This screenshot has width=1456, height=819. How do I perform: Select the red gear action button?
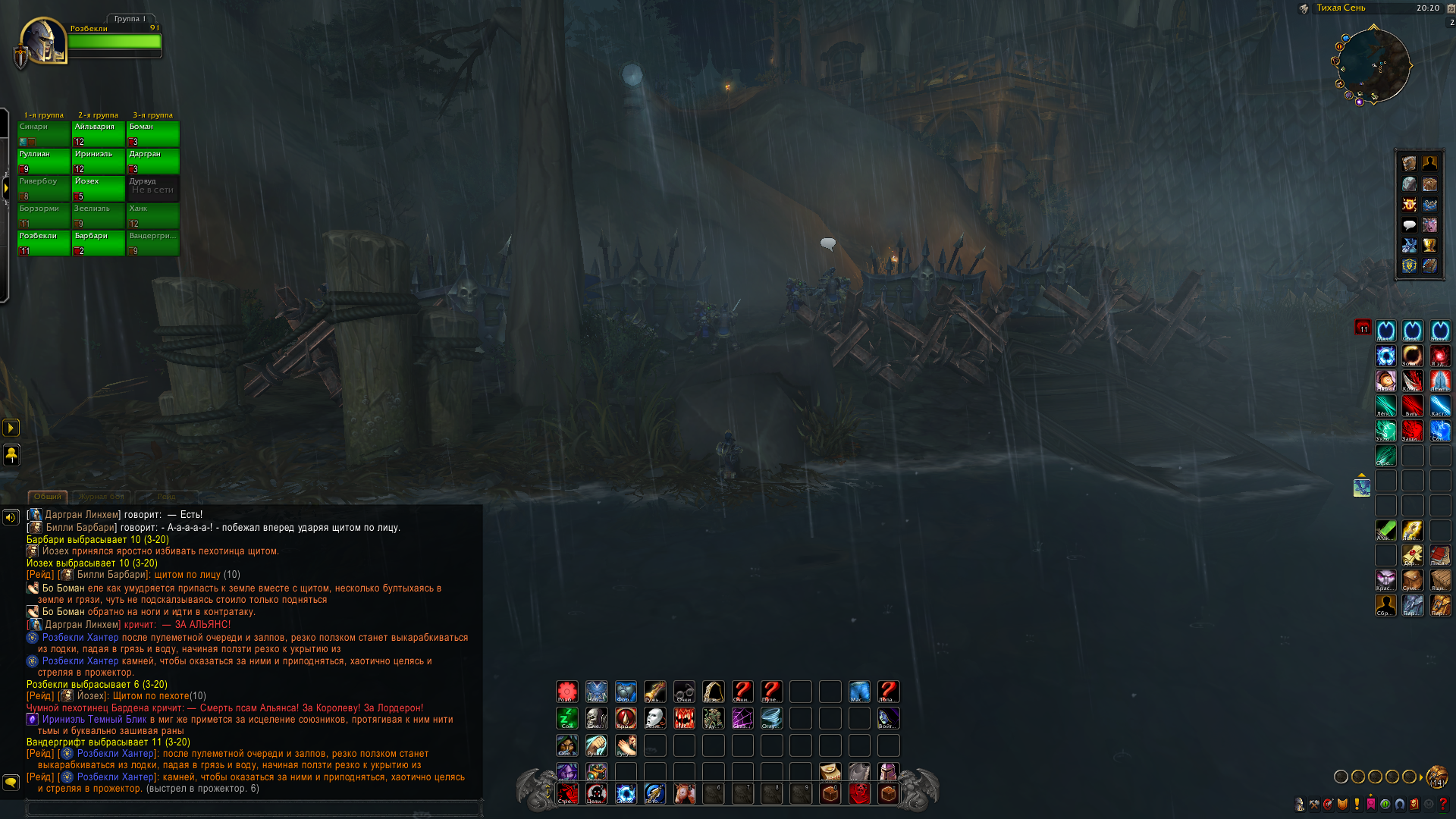567,692
